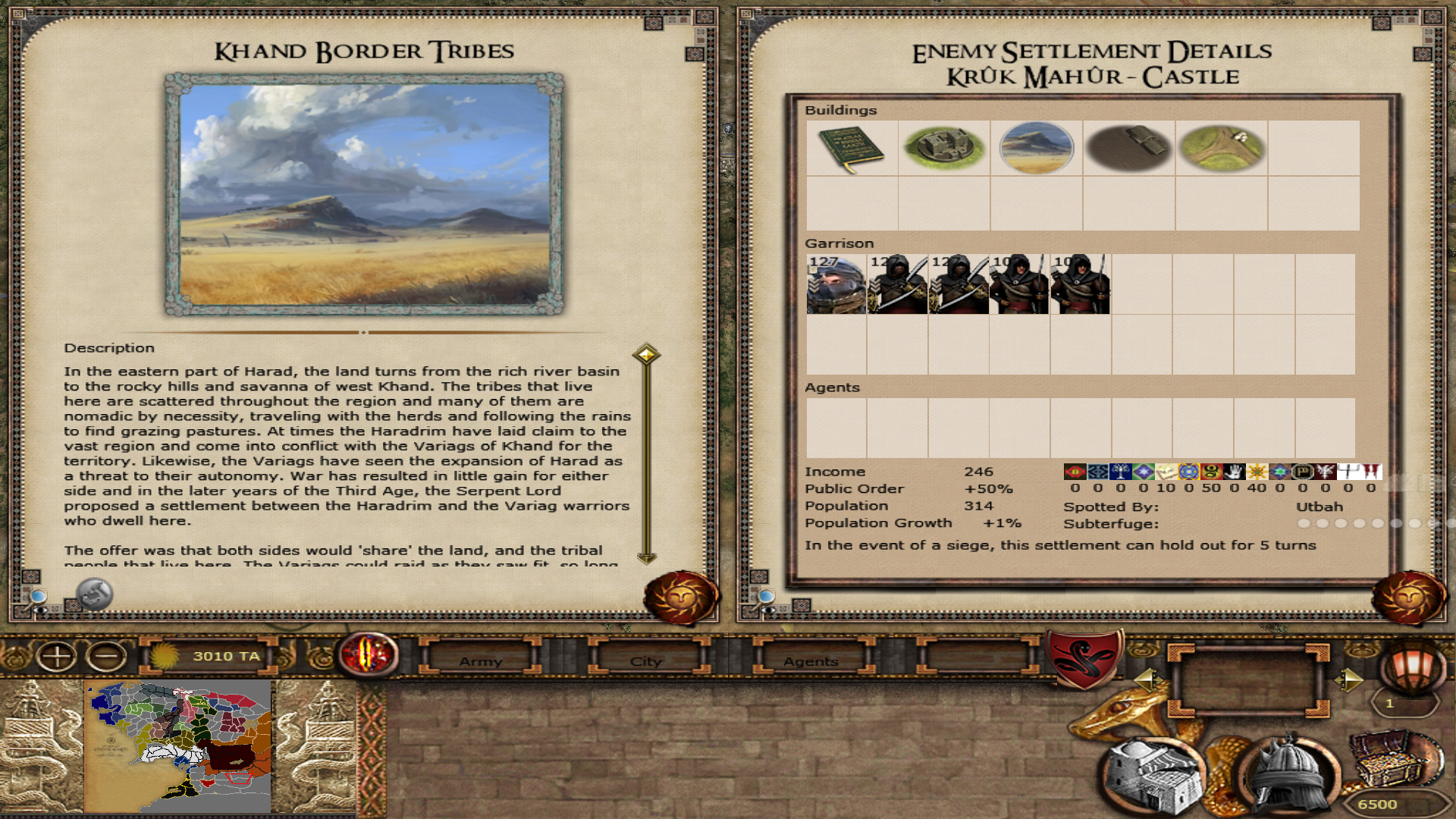Close the Enemy Settlement Details panel

(1408, 598)
